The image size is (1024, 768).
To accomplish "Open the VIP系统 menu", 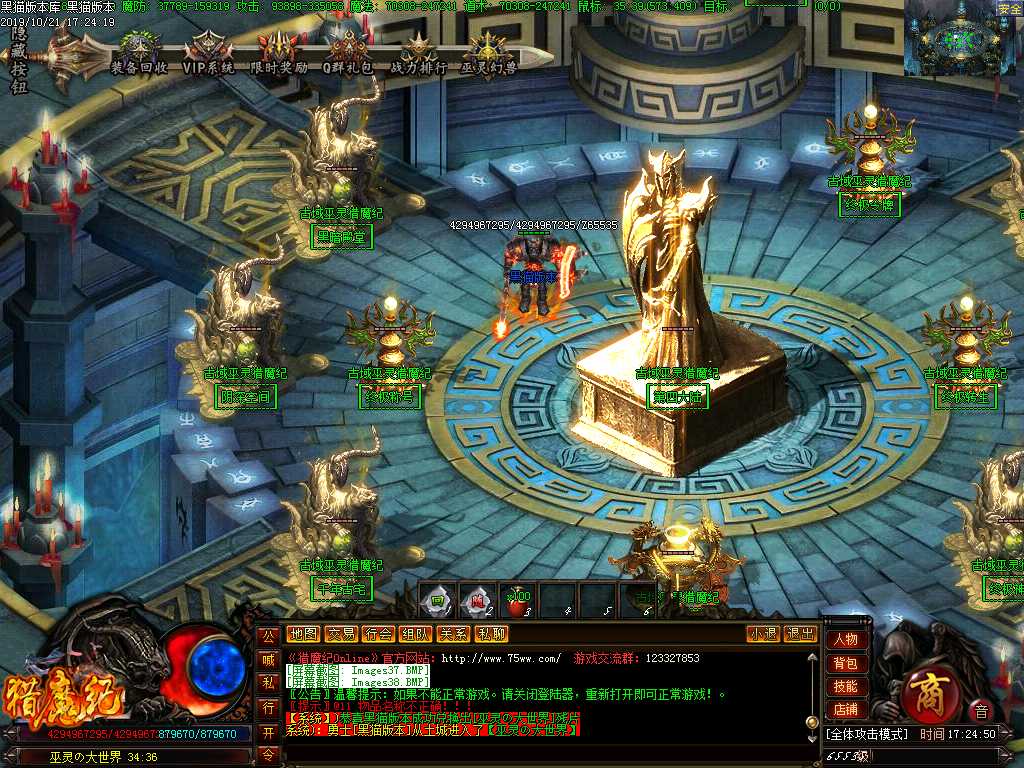I will [208, 53].
